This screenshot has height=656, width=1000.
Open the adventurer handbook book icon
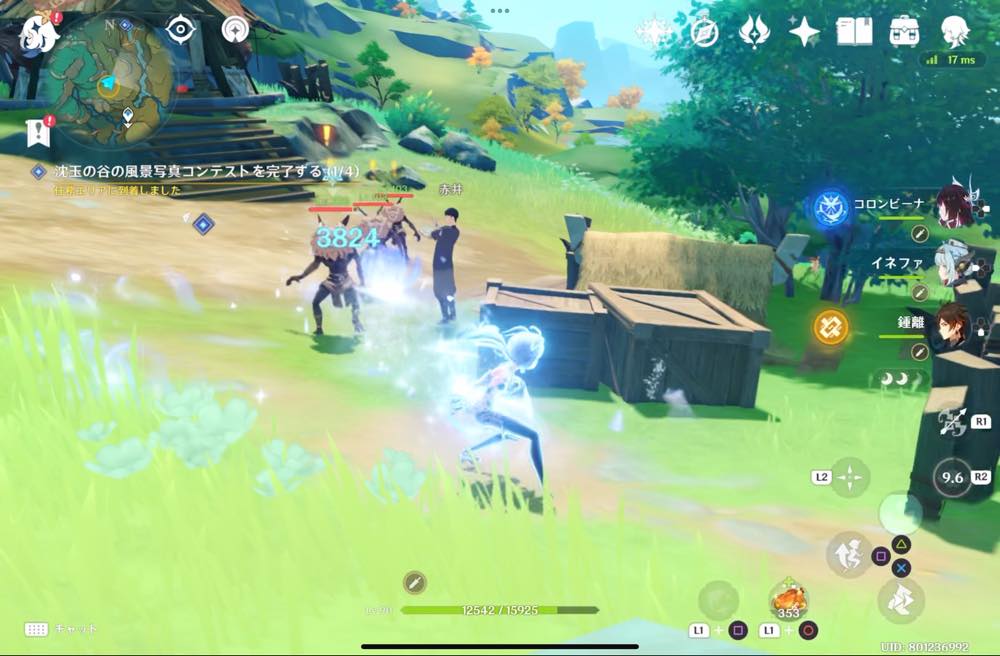point(854,32)
